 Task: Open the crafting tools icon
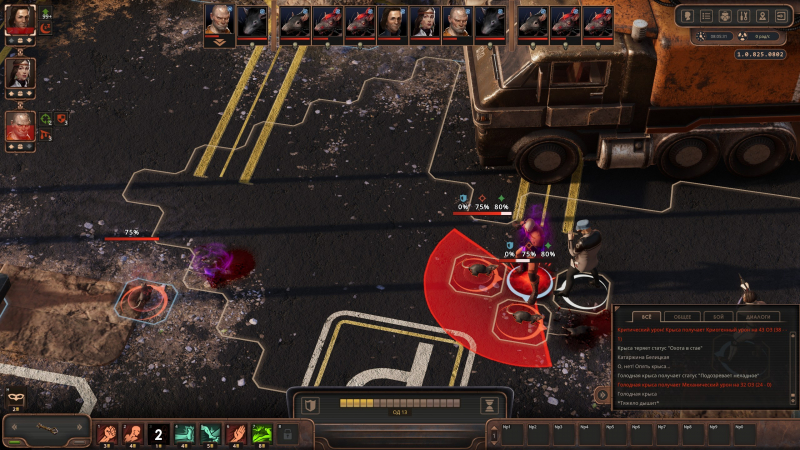tap(743, 15)
